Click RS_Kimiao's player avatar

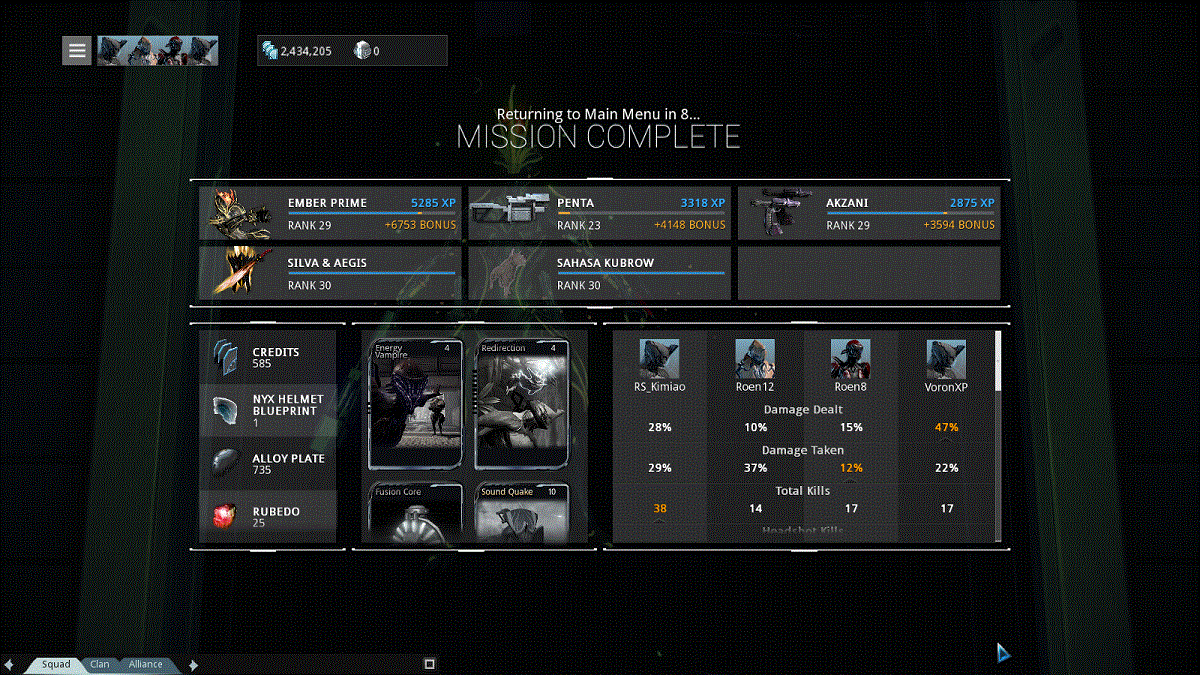[660, 359]
